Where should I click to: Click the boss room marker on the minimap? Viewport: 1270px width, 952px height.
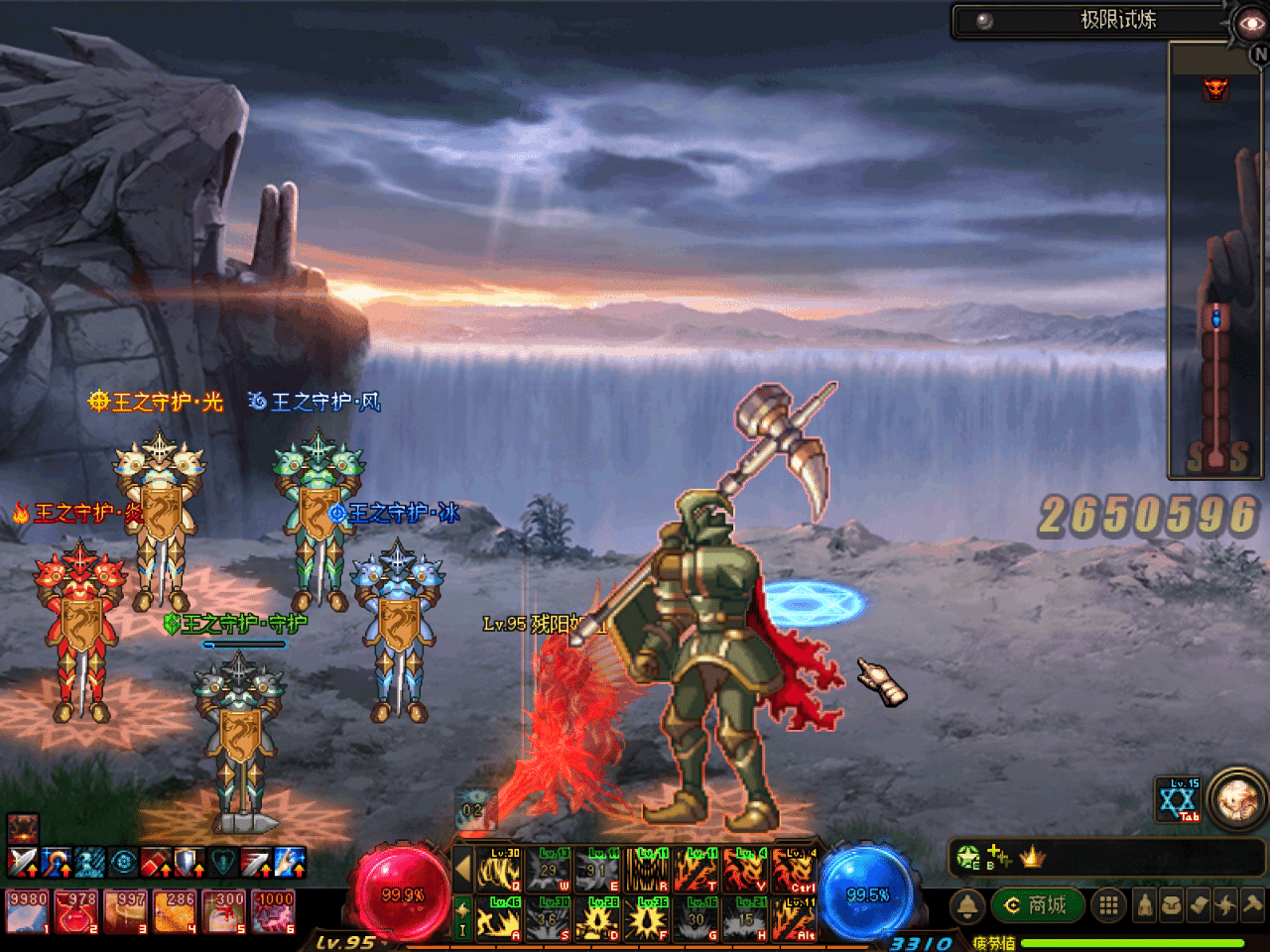point(1215,88)
